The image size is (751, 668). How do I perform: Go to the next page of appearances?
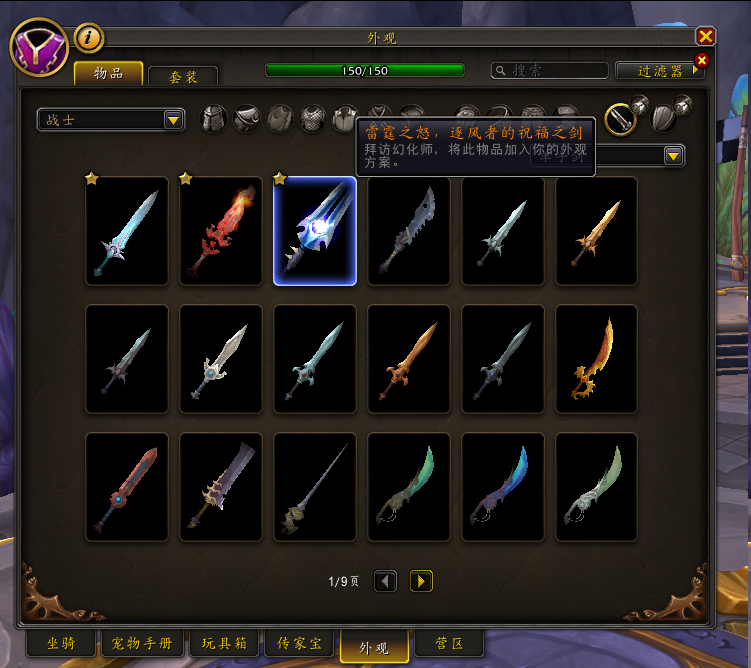point(421,581)
